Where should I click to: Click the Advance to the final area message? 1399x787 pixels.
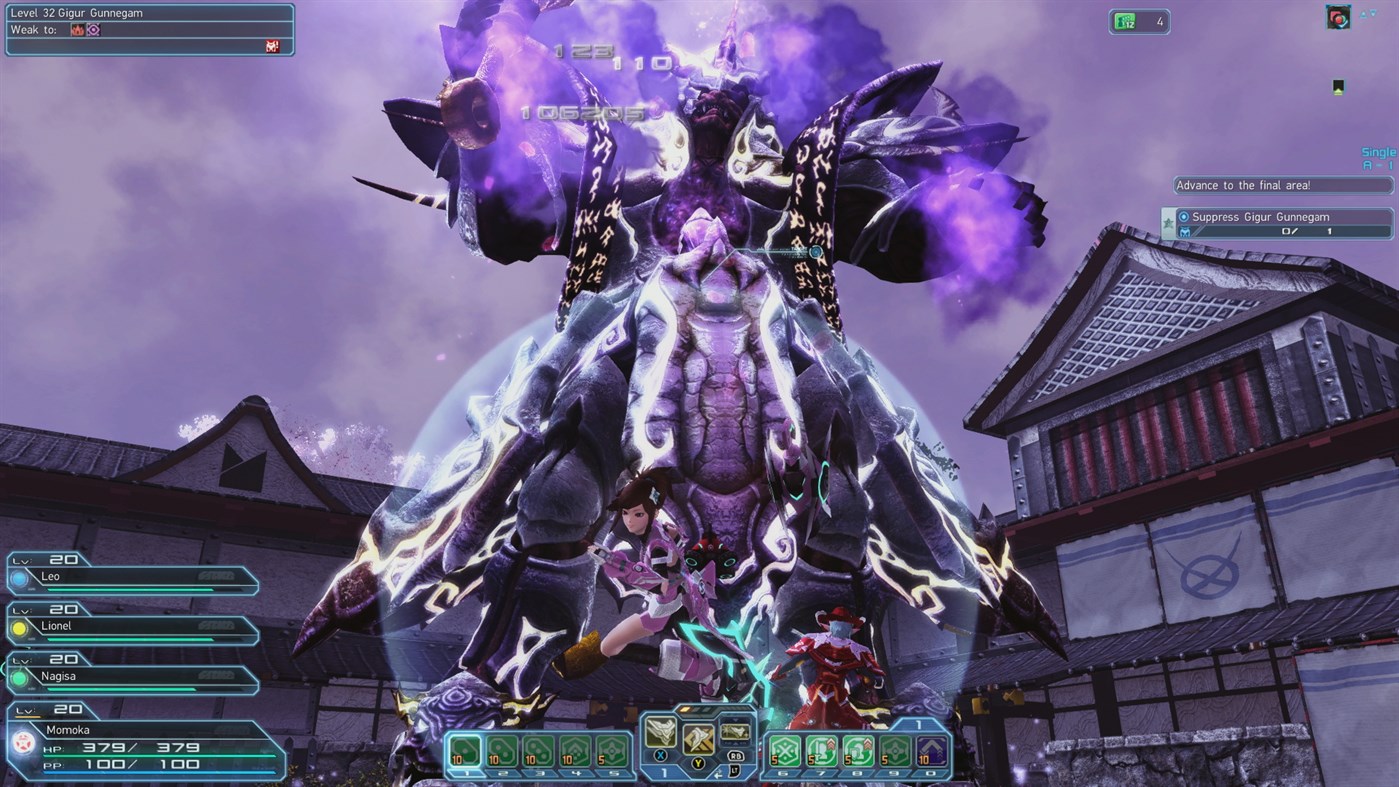point(1280,185)
